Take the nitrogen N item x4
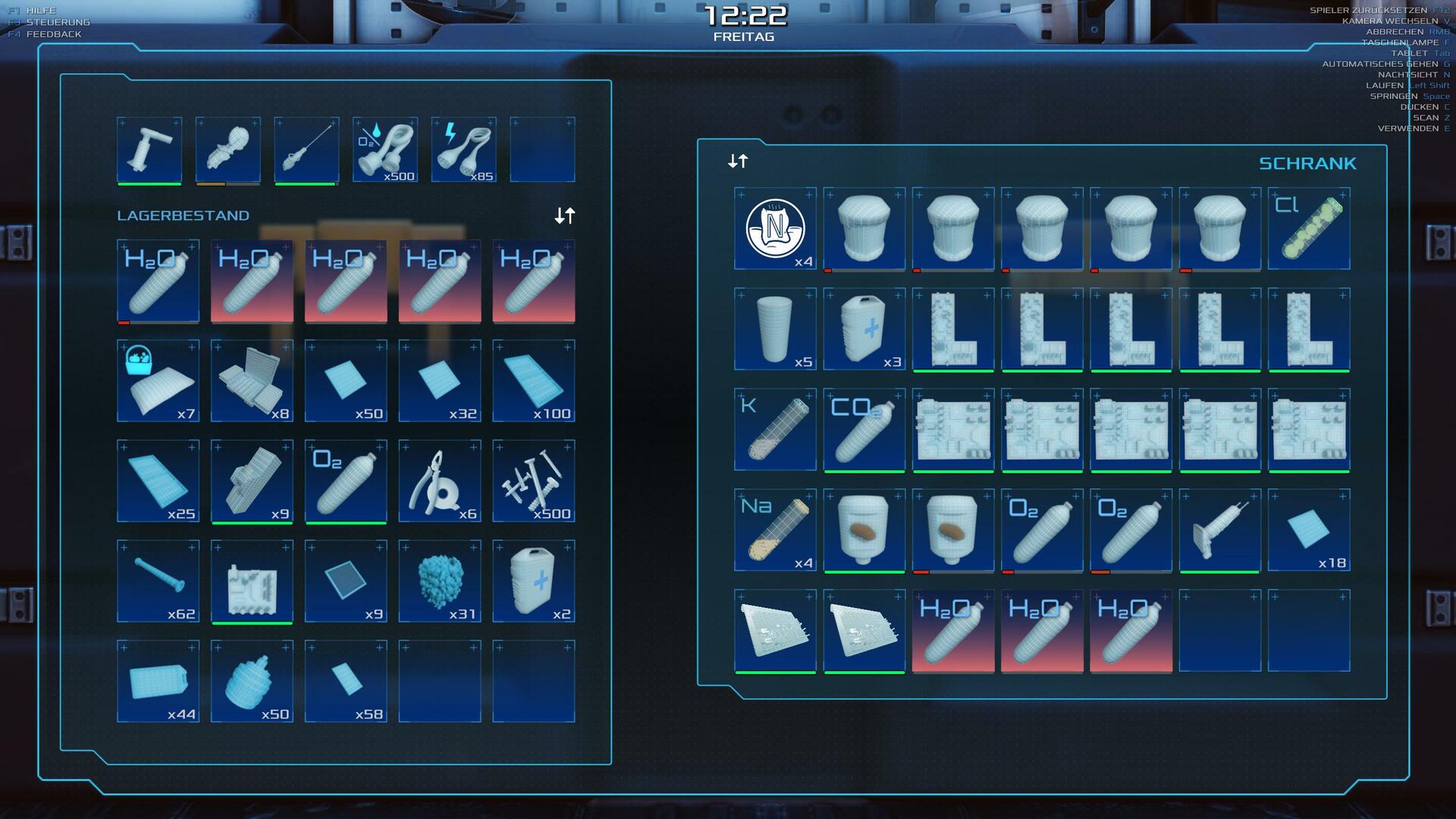 775,228
